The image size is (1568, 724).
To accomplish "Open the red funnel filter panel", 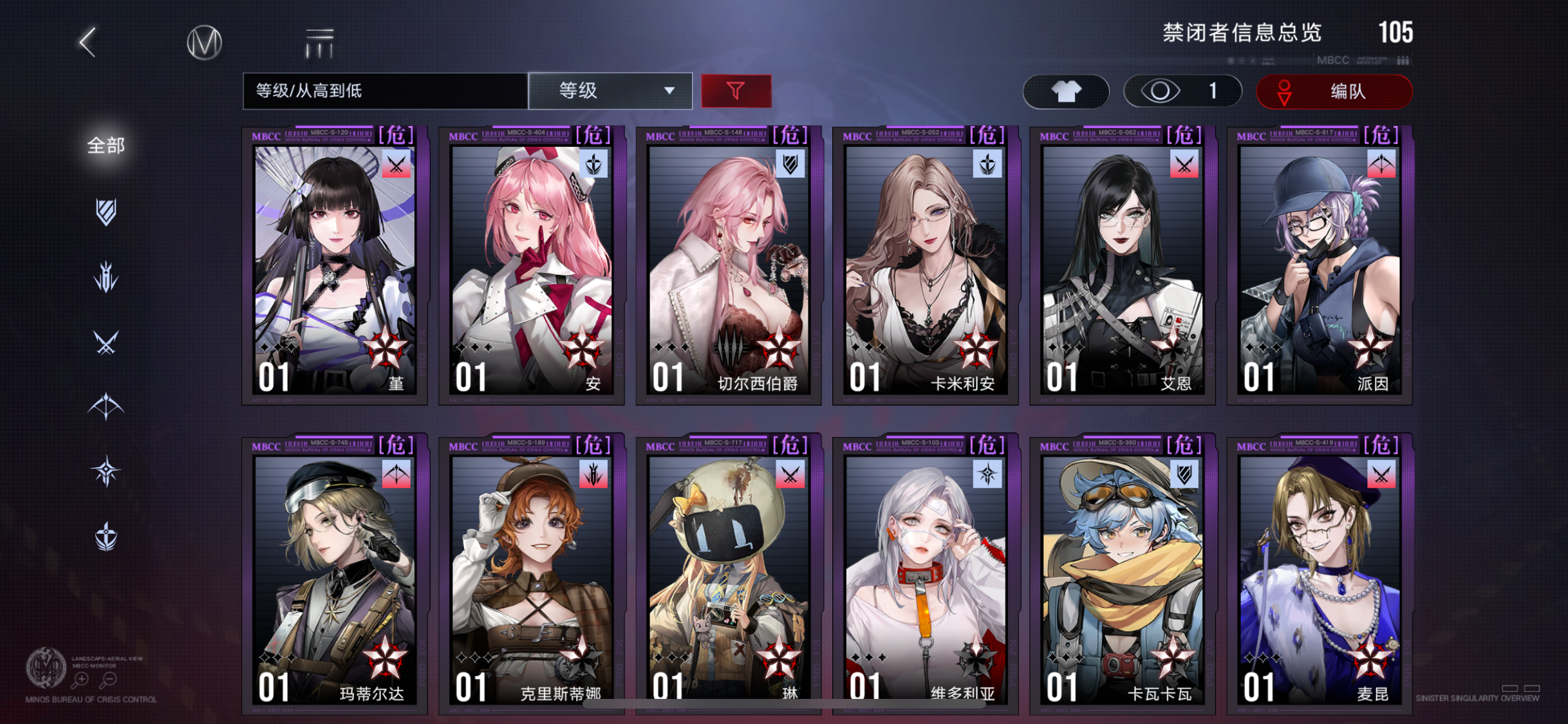I will tap(737, 91).
